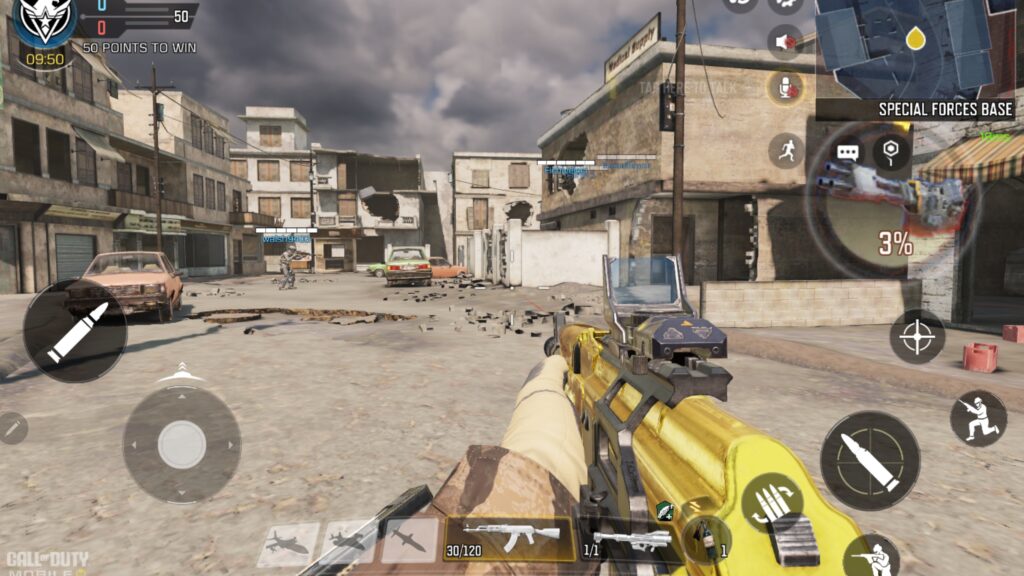Click the team emblem above the timer
Screen dimensions: 1024x576
pyautogui.click(x=44, y=22)
